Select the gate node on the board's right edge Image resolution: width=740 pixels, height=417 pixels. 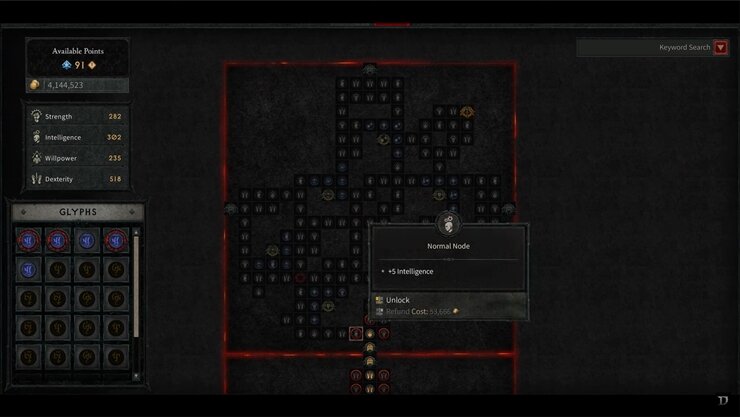pyautogui.click(x=508, y=209)
